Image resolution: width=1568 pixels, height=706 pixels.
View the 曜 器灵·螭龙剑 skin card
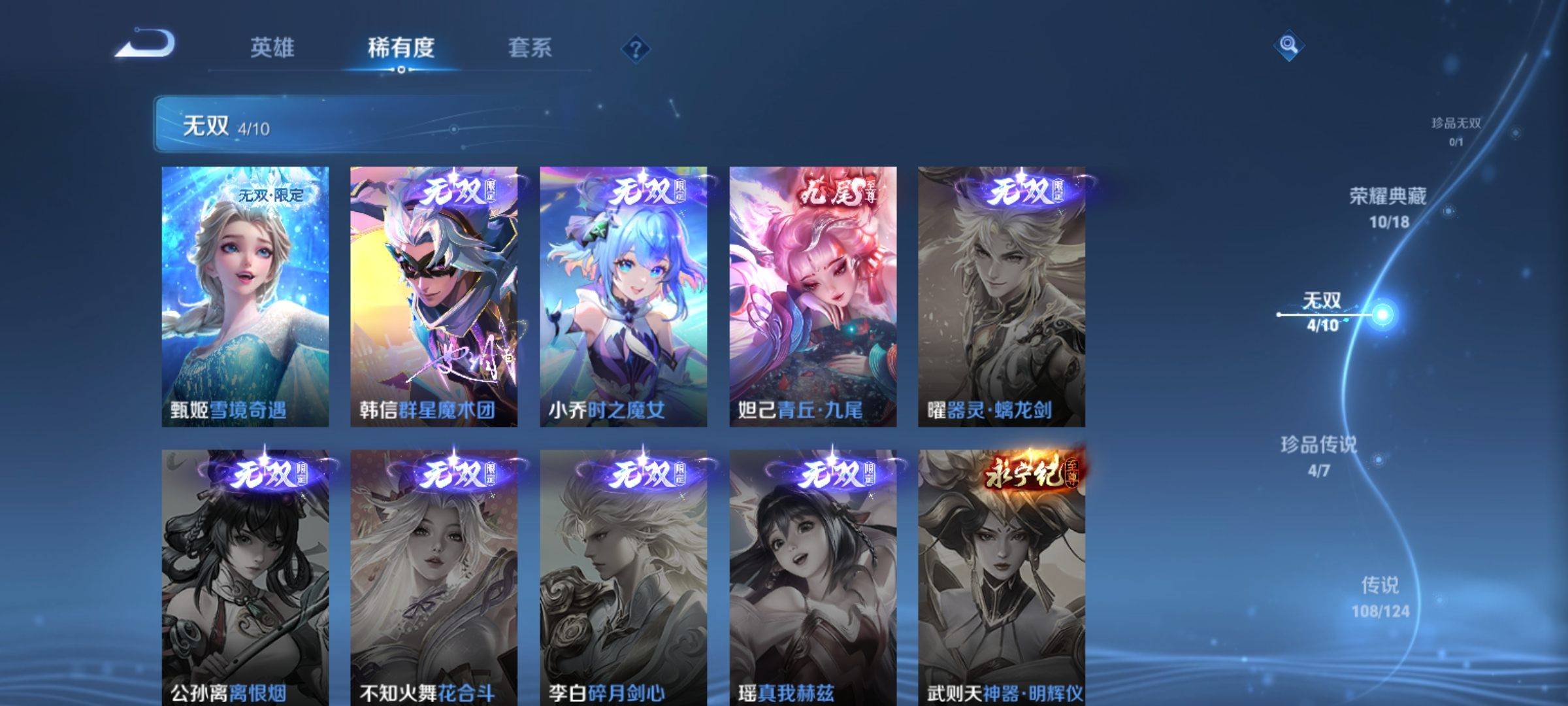(1002, 296)
